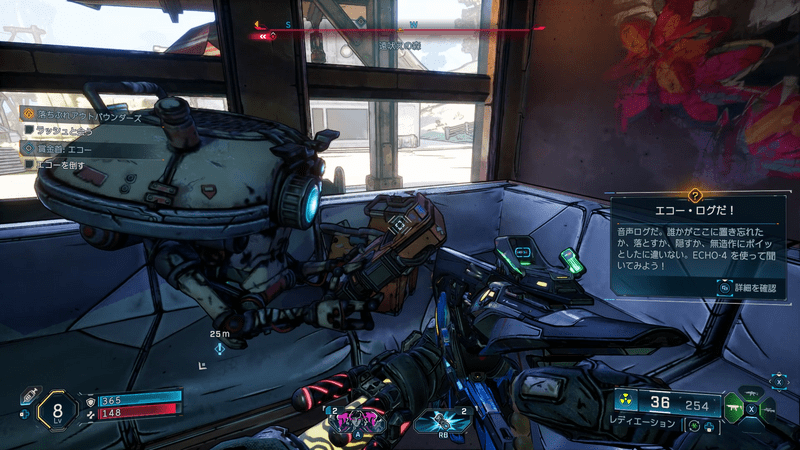Tick the エコーを倒す objective checkbox
Viewport: 800px width, 450px height.
[30, 164]
